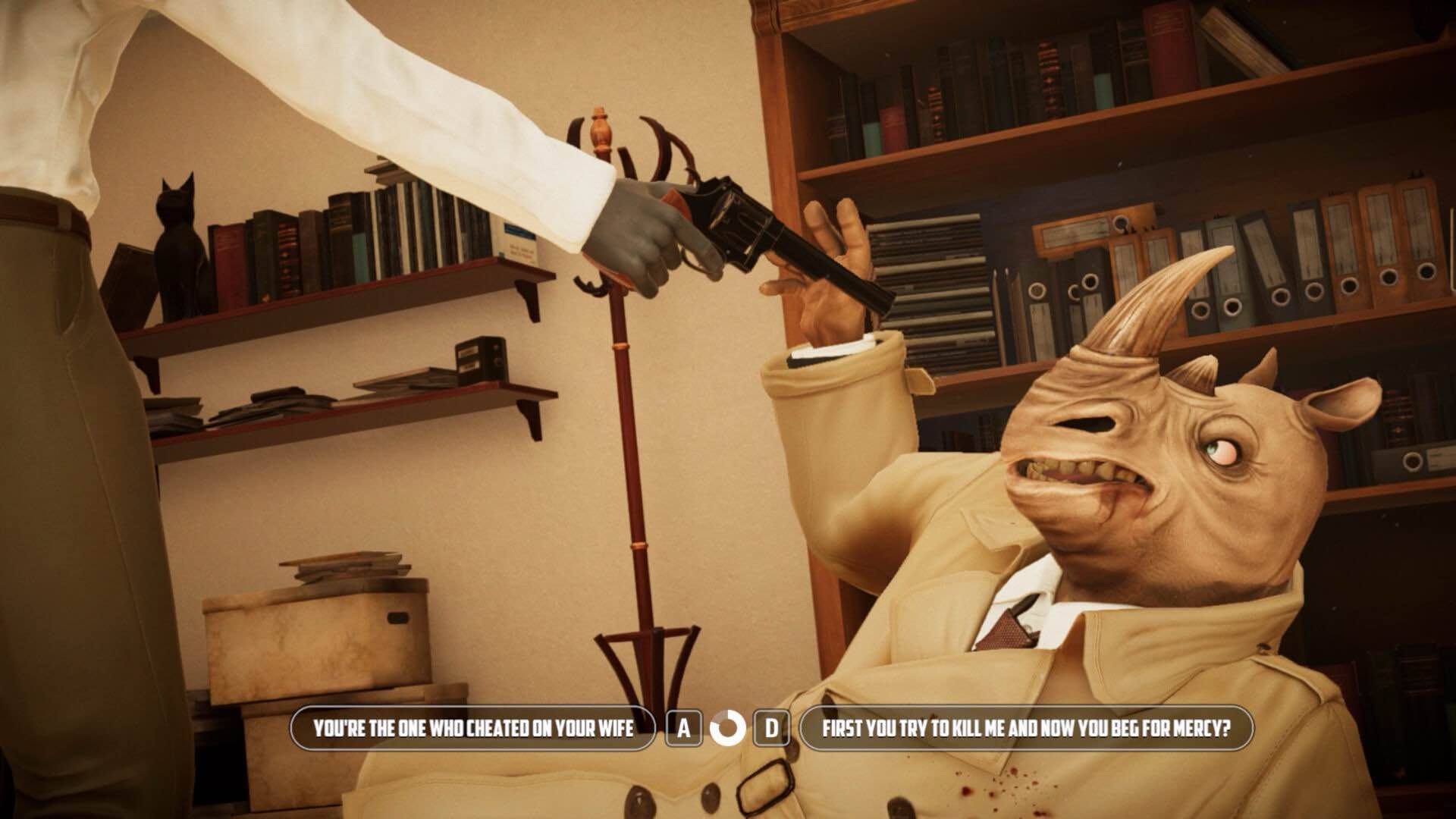
Task: Choose "You're the one who cheated on your wife"
Action: click(x=473, y=729)
